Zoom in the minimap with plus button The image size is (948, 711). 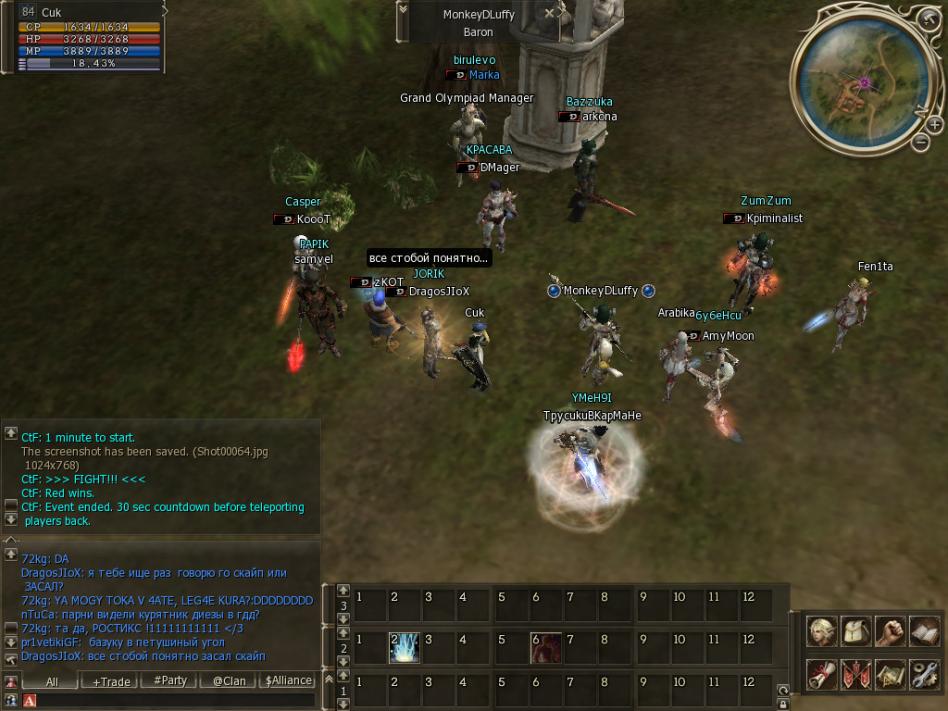point(934,126)
